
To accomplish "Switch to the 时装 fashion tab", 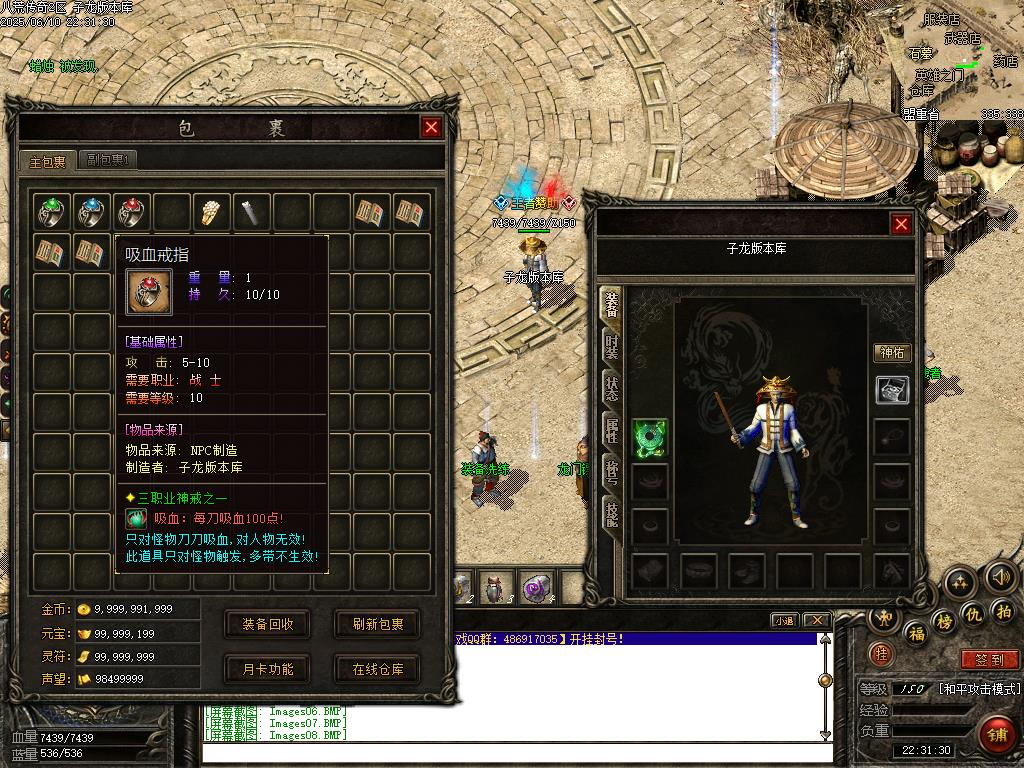I will [x=610, y=347].
